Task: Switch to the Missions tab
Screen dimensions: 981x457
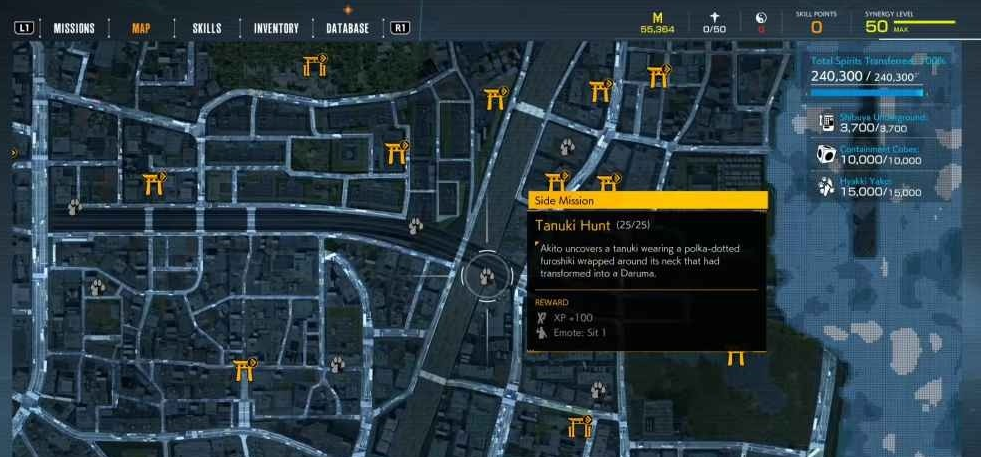Action: pyautogui.click(x=74, y=28)
